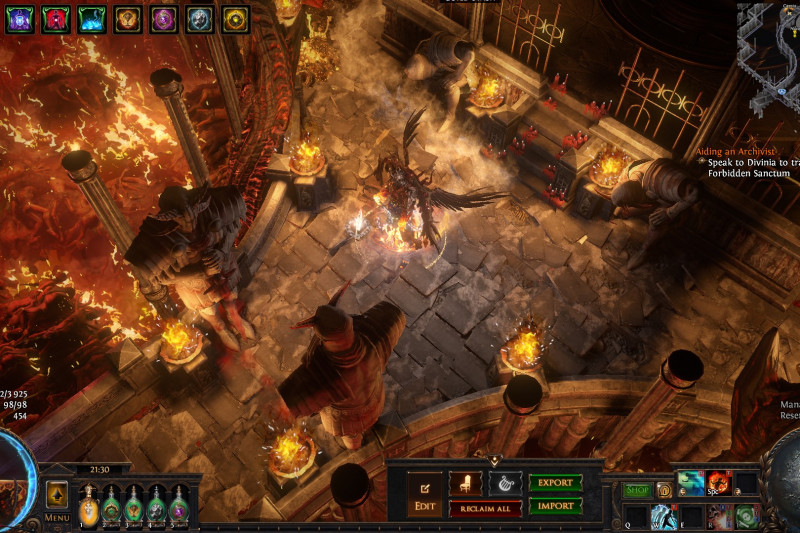
Task: Click the chair decorations button
Action: (465, 483)
